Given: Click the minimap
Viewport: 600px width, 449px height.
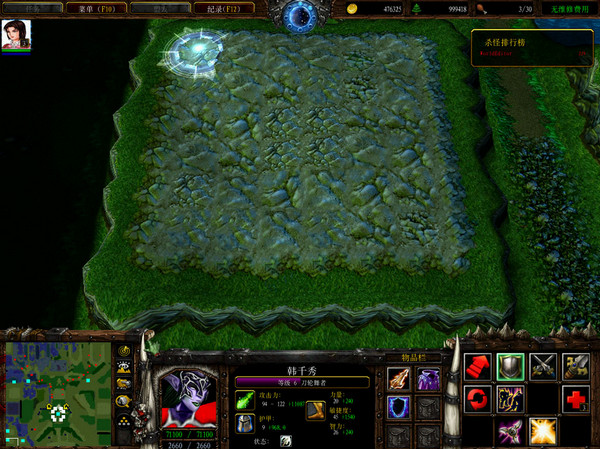Looking at the screenshot, I should (x=58, y=385).
